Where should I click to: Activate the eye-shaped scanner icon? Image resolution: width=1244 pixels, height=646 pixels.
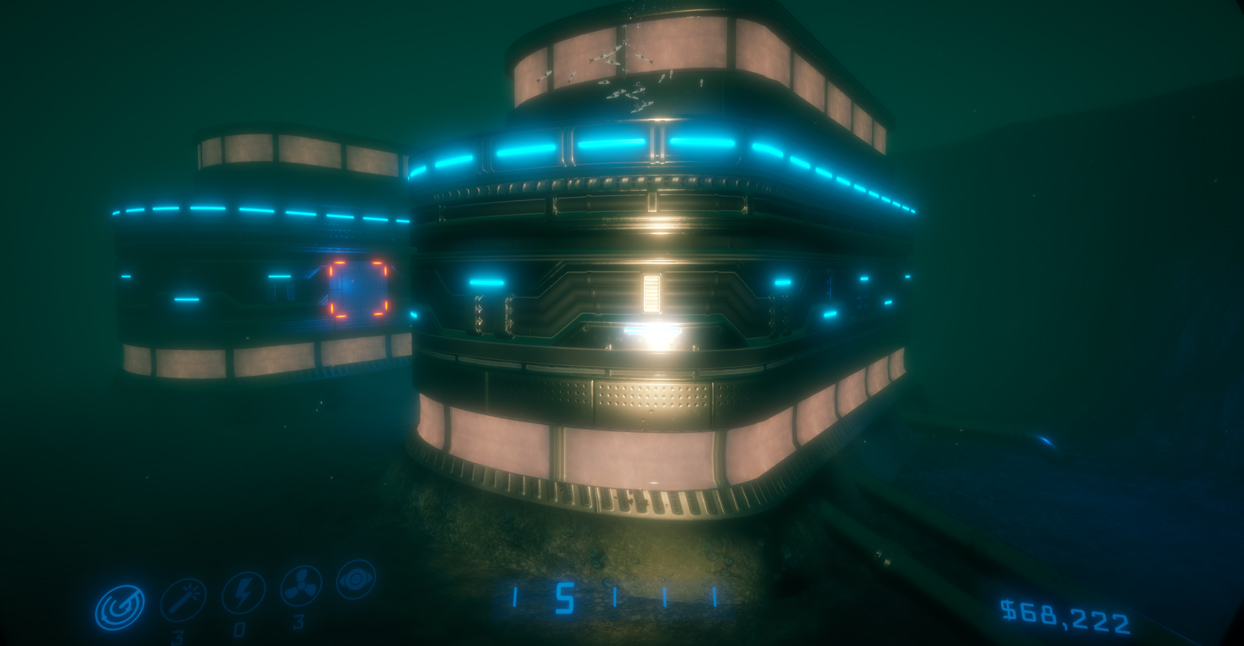point(356,579)
